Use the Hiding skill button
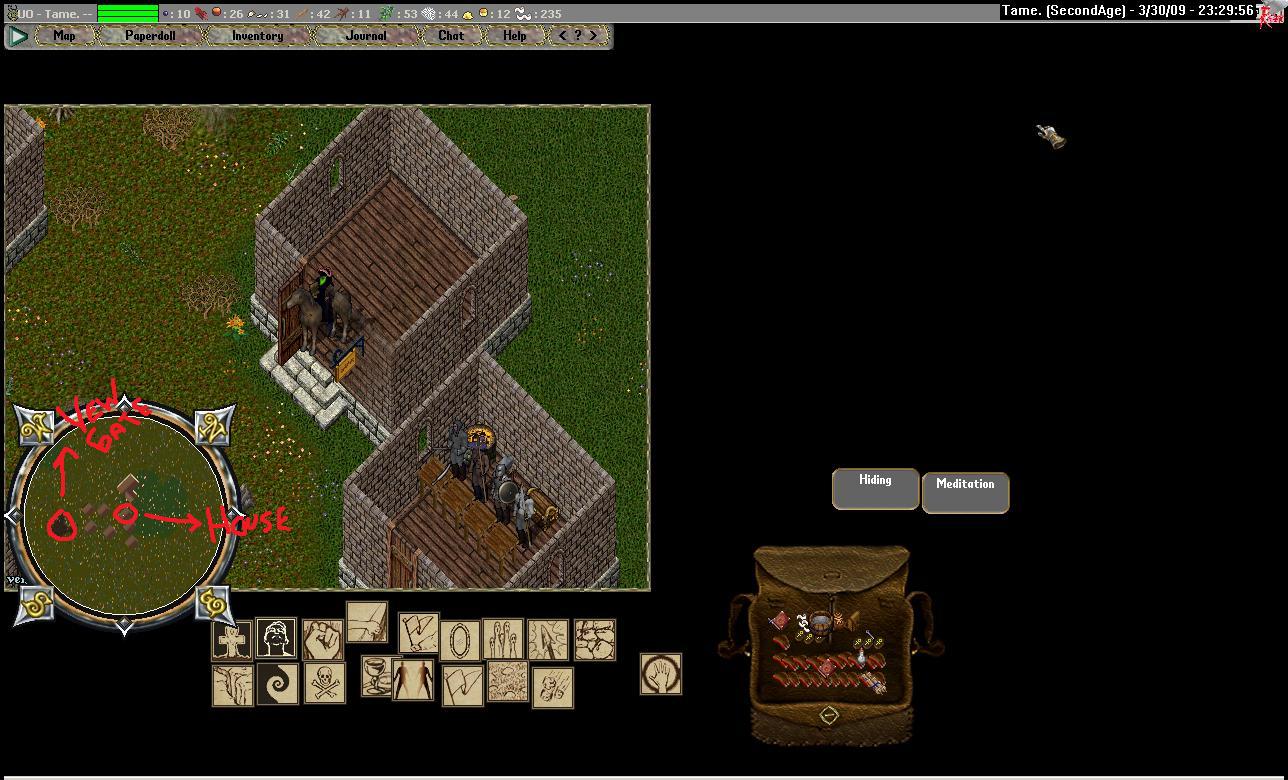 pyautogui.click(x=875, y=489)
